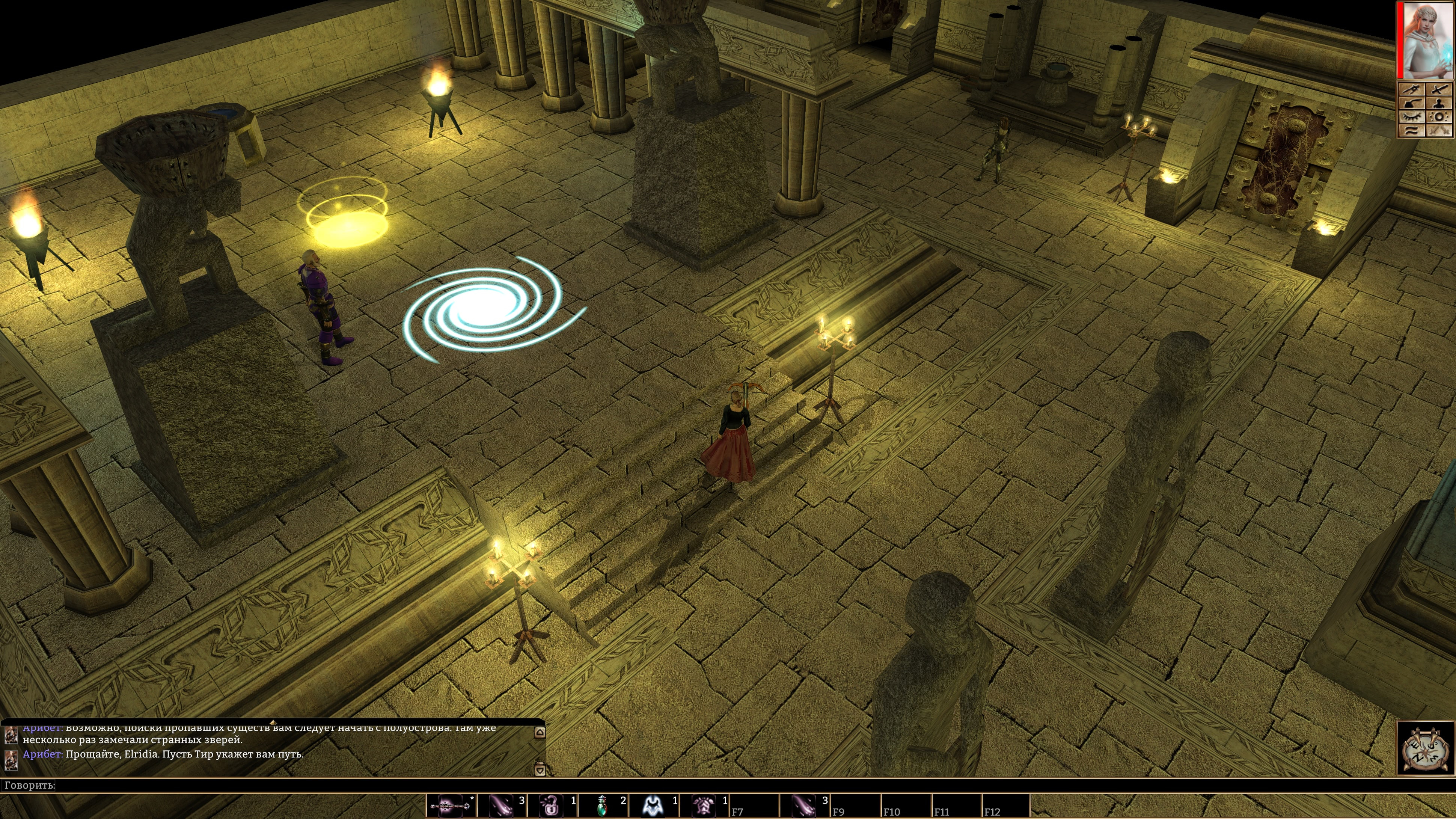
Task: Open the compass minimap button
Action: (1425, 748)
